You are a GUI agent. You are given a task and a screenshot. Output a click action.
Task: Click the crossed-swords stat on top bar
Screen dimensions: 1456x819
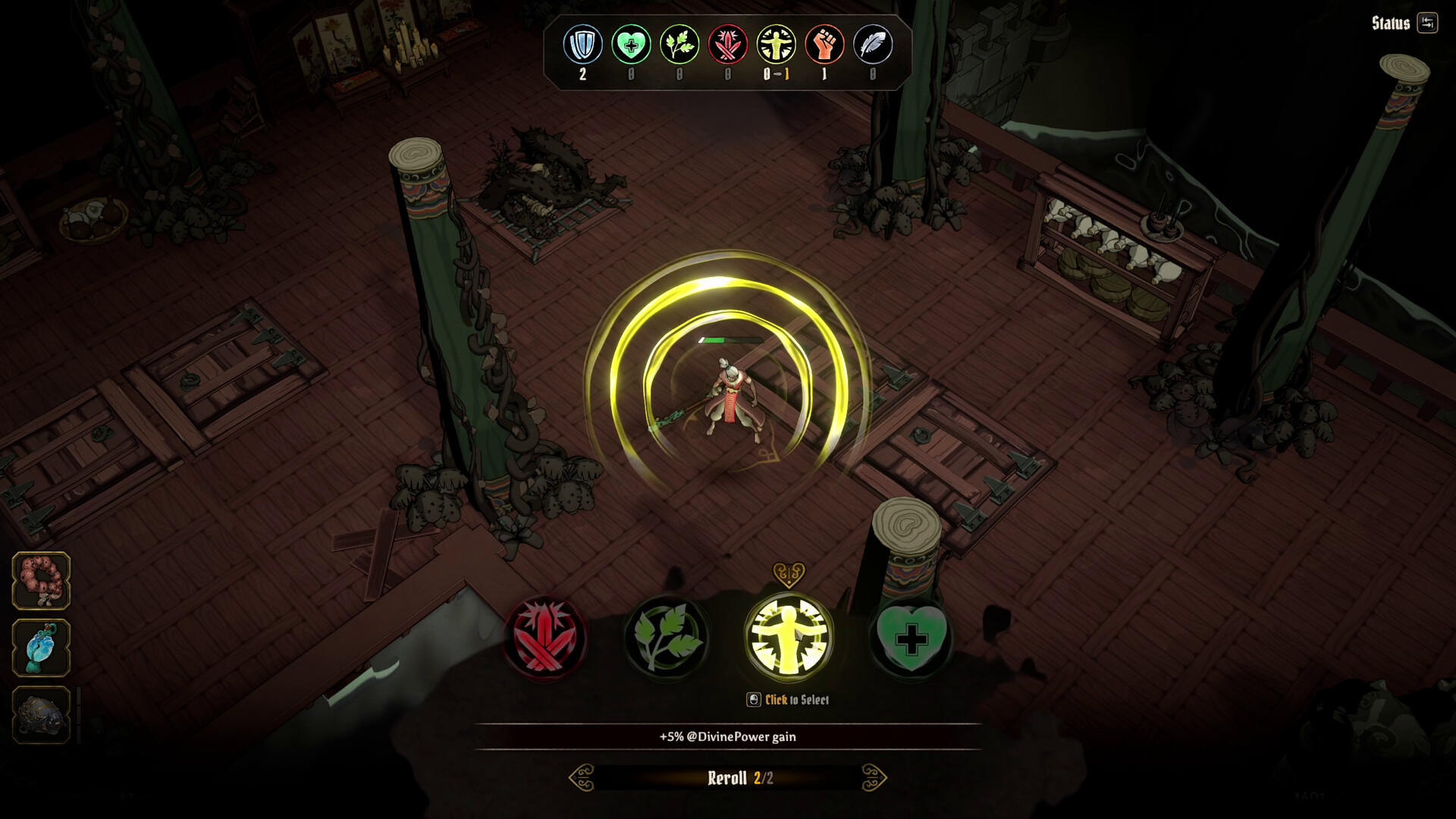coord(728,45)
